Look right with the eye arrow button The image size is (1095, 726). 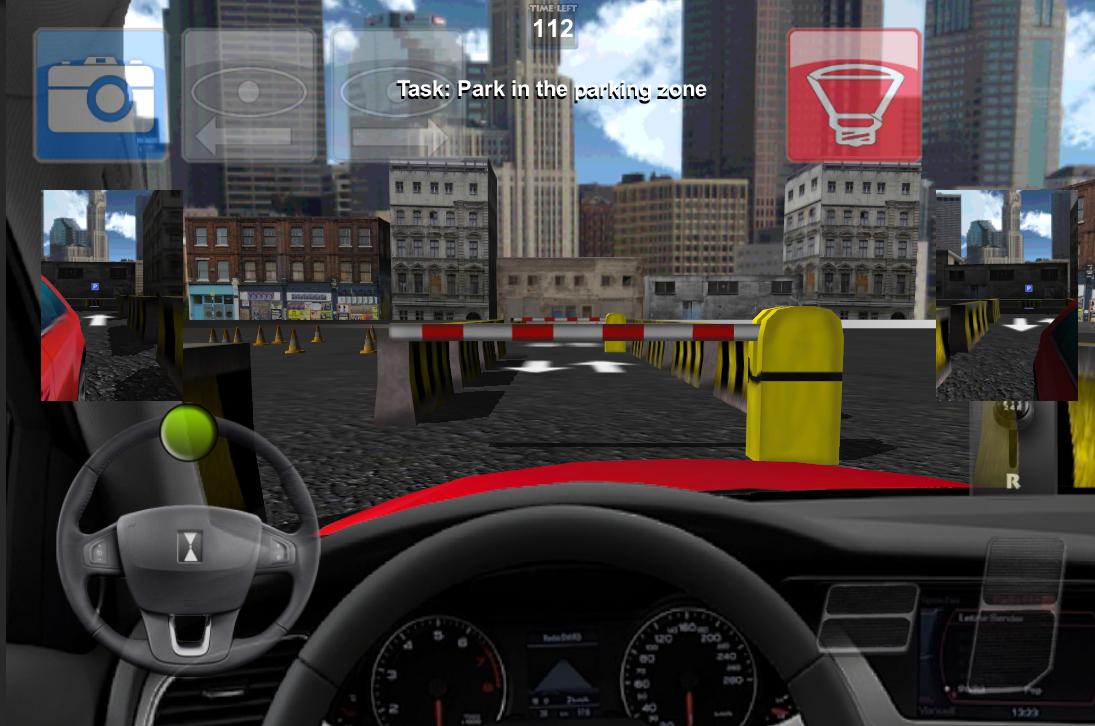[x=397, y=95]
